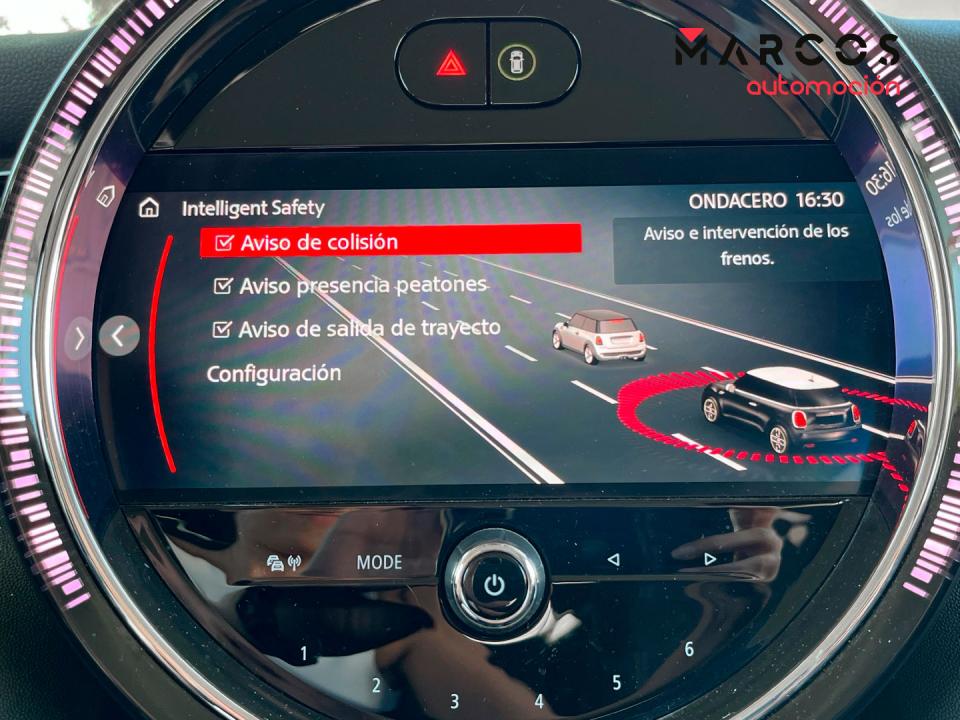Select the grey forward chevron at the screen edge
Viewport: 960px width, 720px height.
(79, 338)
